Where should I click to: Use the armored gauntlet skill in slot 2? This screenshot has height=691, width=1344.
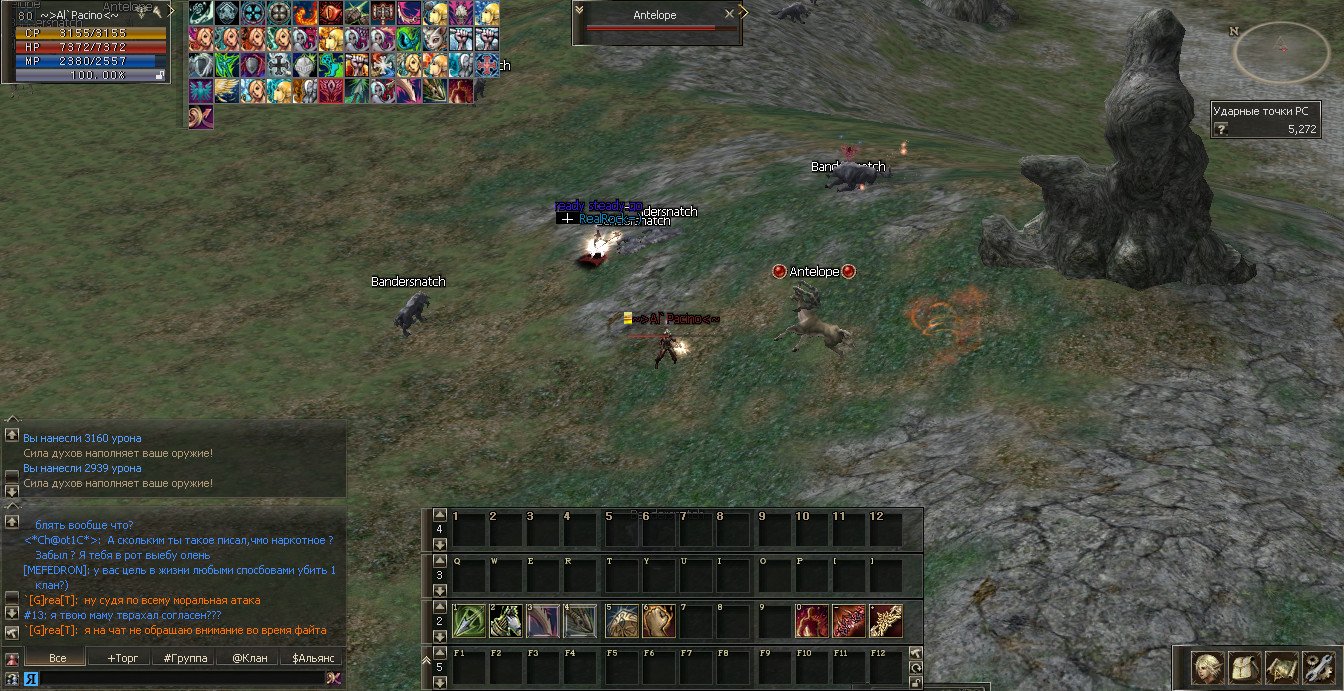[506, 621]
